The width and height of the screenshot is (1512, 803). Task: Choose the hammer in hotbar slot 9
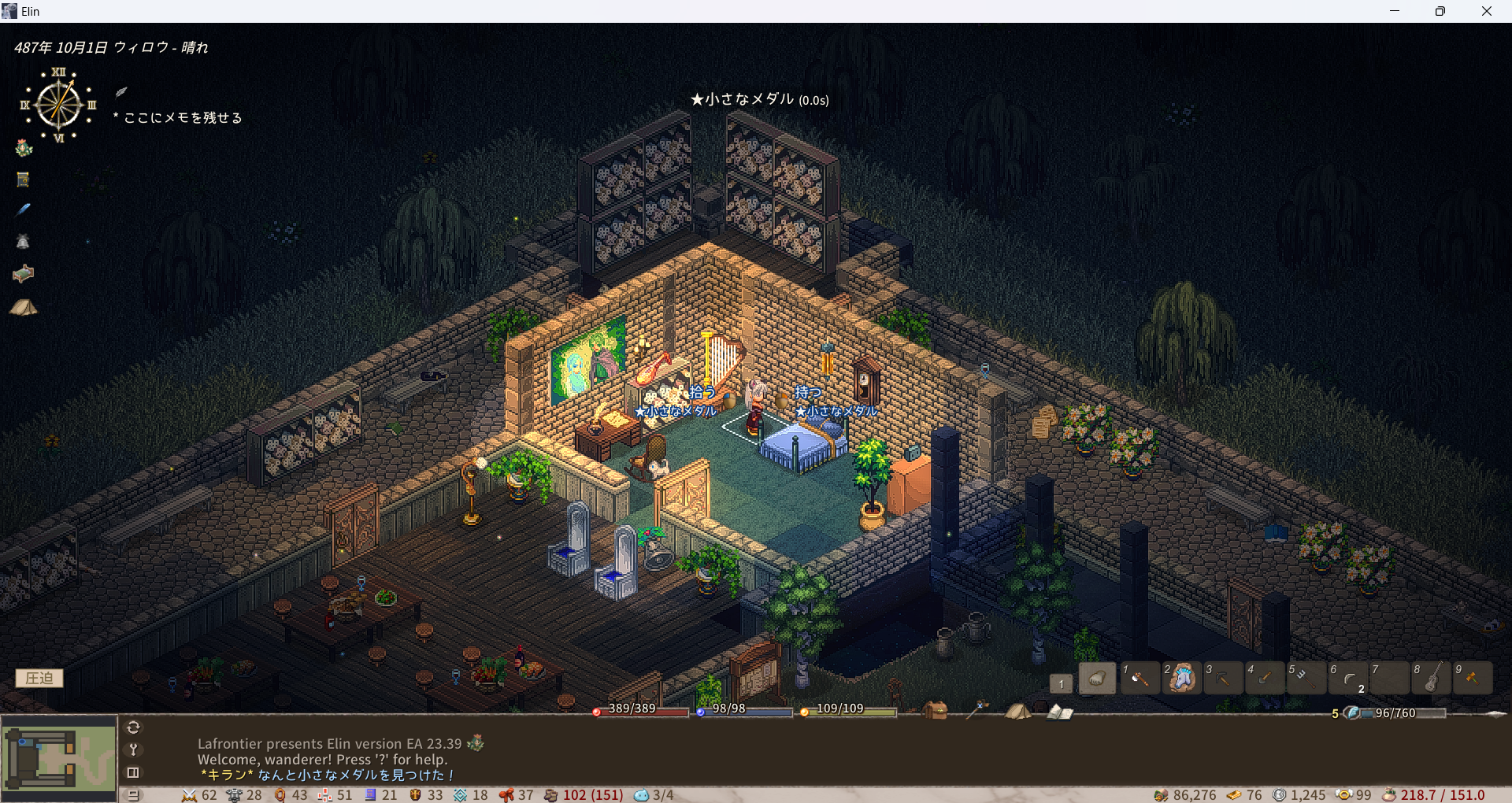(x=1473, y=678)
